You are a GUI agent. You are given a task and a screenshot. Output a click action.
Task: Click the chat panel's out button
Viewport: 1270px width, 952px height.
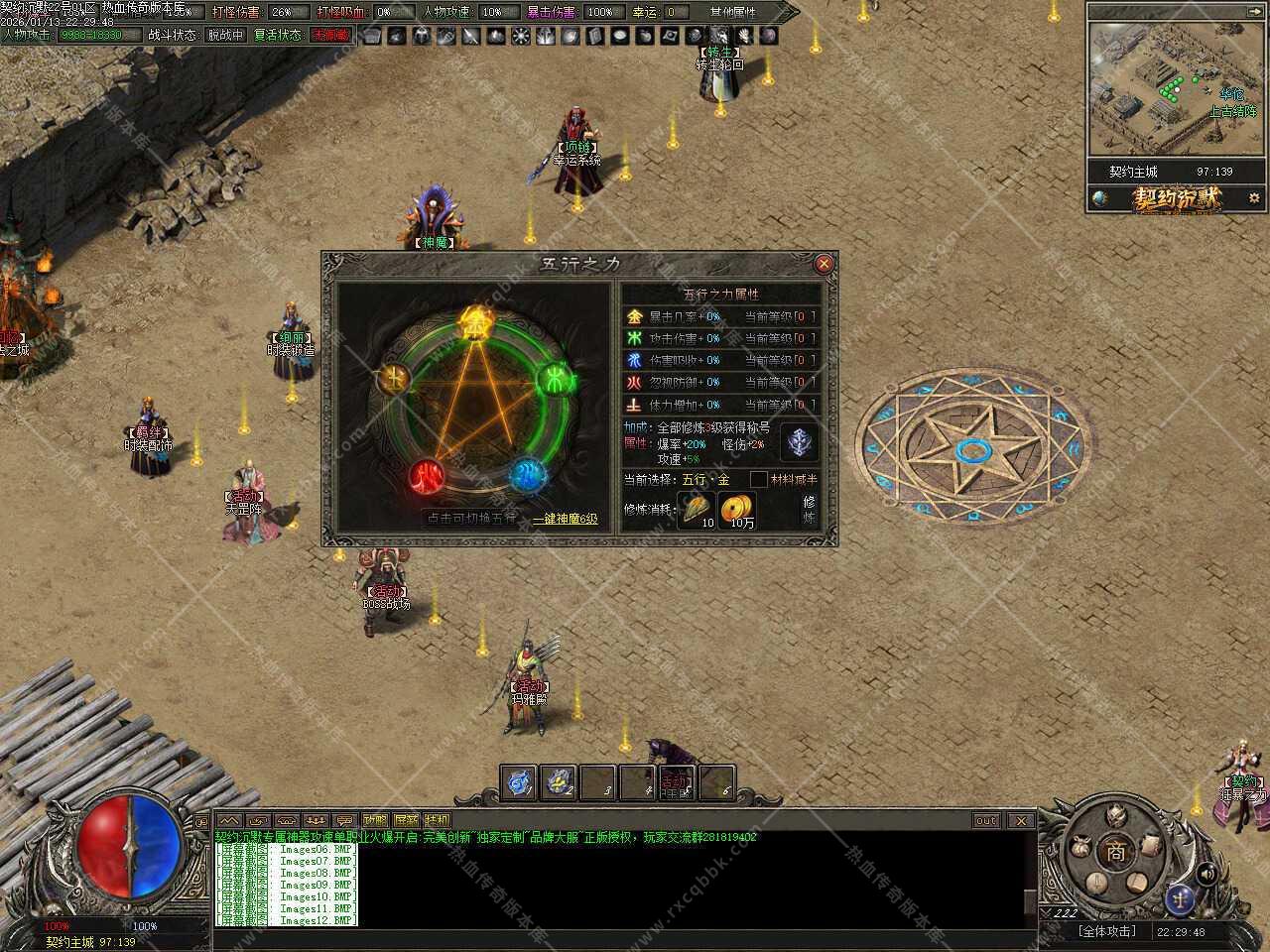click(x=985, y=820)
